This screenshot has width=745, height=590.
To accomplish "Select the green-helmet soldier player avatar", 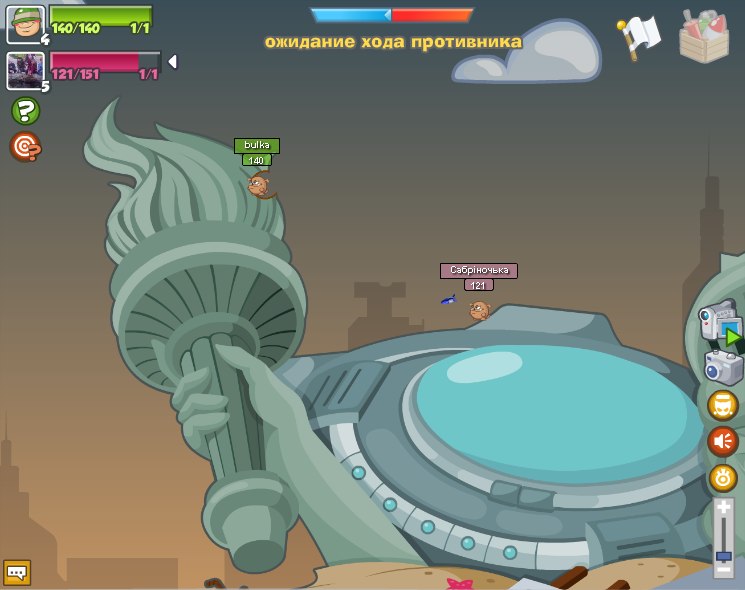I will (x=25, y=24).
